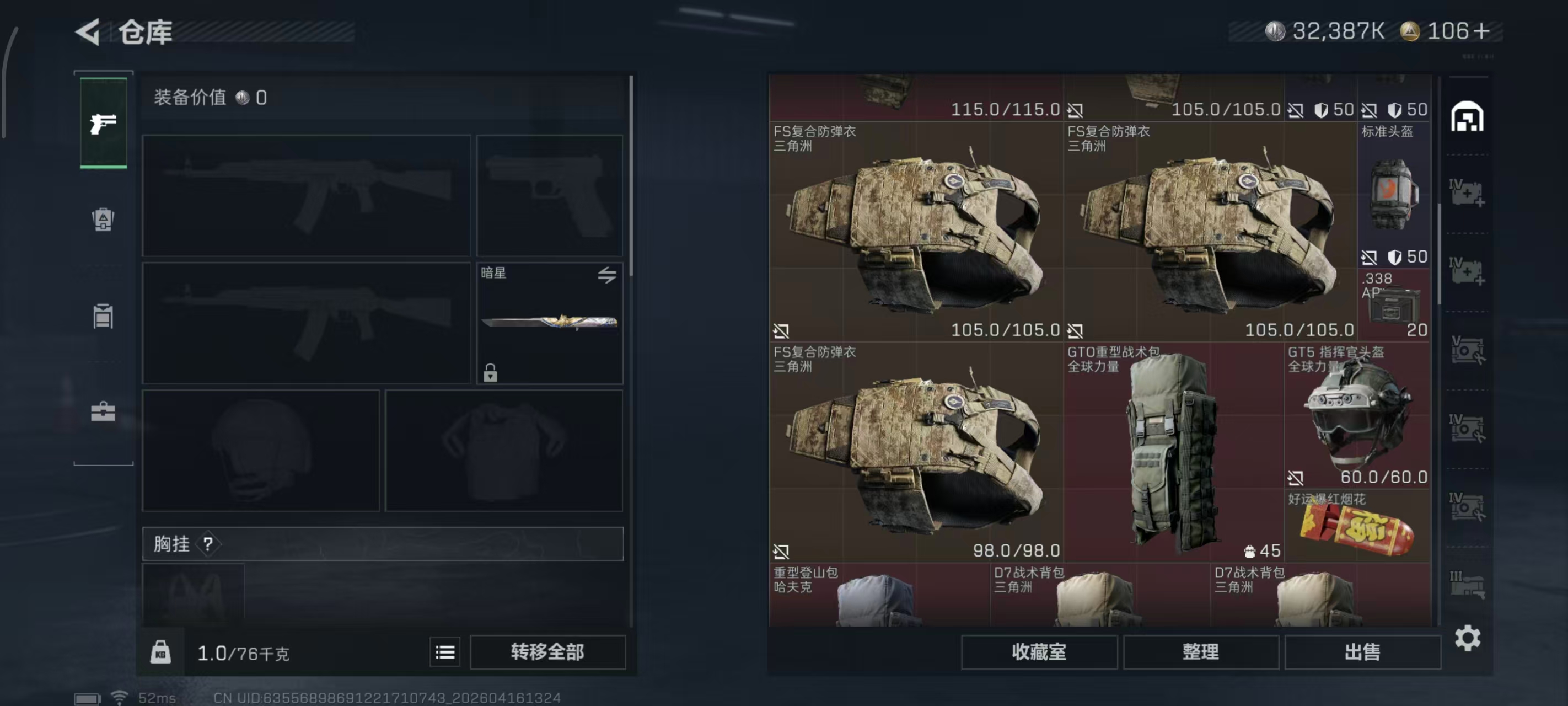The image size is (1568, 706).
Task: Open the list view icon near 转移全部
Action: pyautogui.click(x=445, y=651)
